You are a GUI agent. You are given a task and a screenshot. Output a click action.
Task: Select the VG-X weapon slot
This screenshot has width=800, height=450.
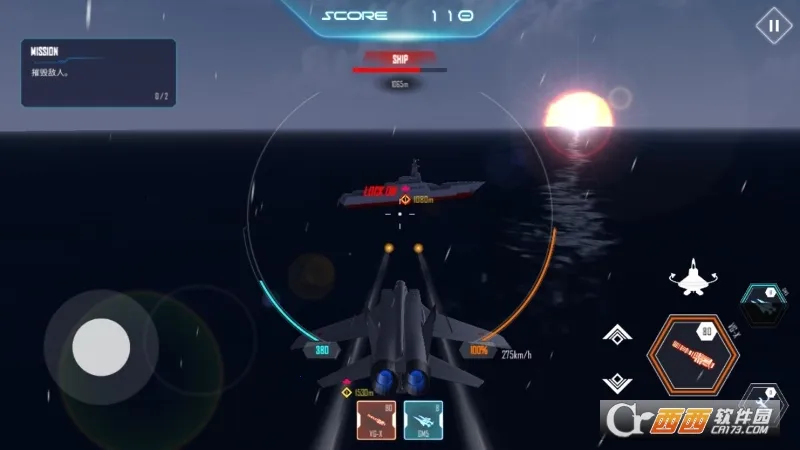(x=376, y=420)
